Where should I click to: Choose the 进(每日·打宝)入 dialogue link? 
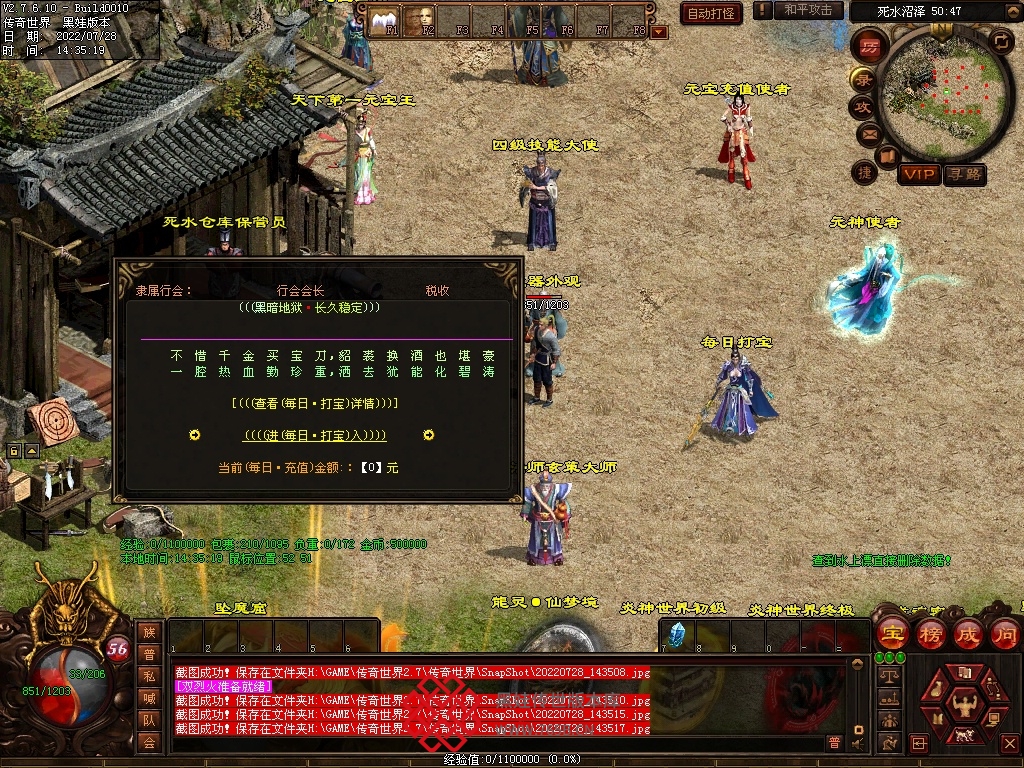point(315,435)
